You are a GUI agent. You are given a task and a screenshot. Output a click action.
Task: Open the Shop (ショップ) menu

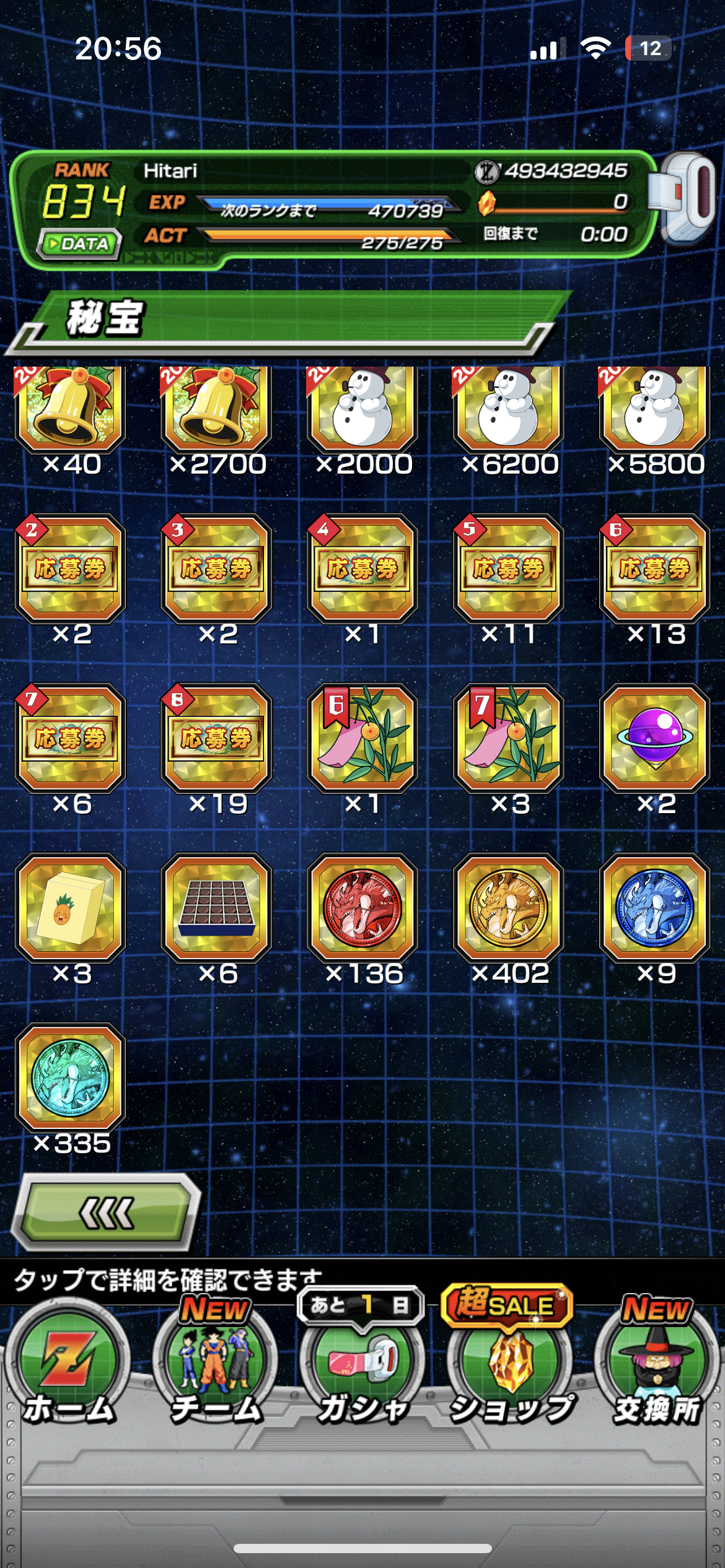pyautogui.click(x=509, y=1370)
